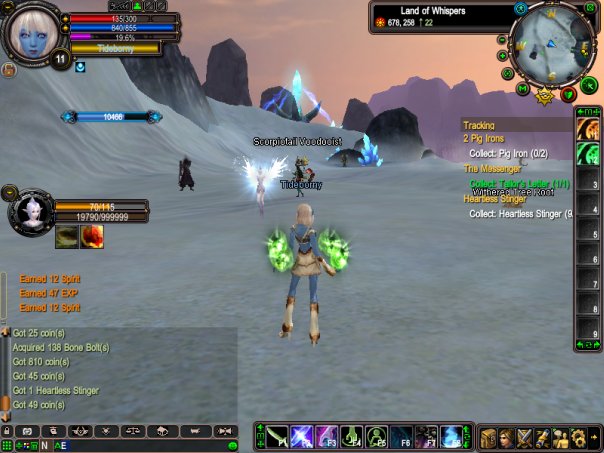Image resolution: width=604 pixels, height=453 pixels.
Task: Click the green M map button
Action: [523, 88]
